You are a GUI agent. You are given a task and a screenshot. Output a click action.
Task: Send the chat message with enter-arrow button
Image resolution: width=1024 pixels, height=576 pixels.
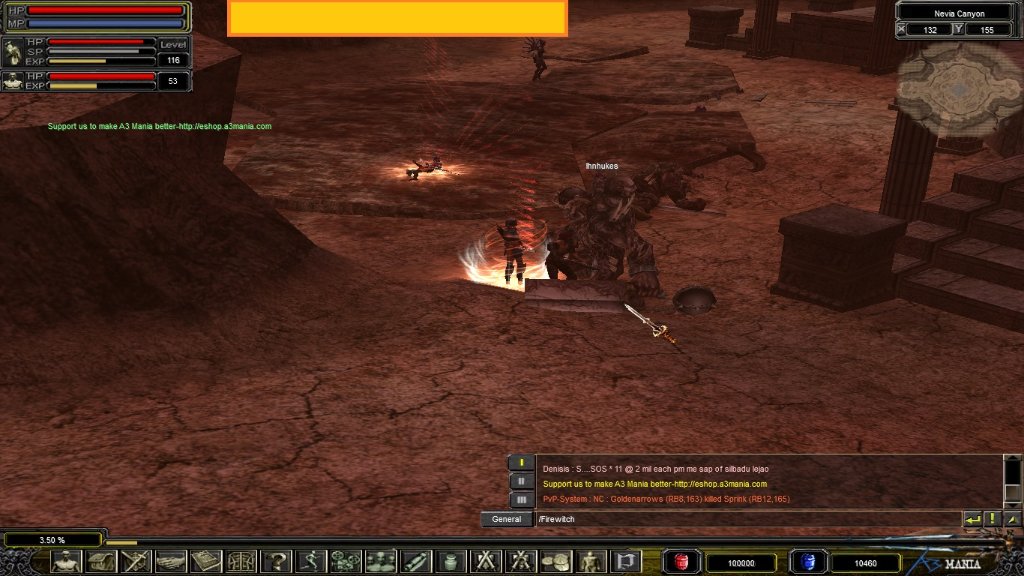972,520
